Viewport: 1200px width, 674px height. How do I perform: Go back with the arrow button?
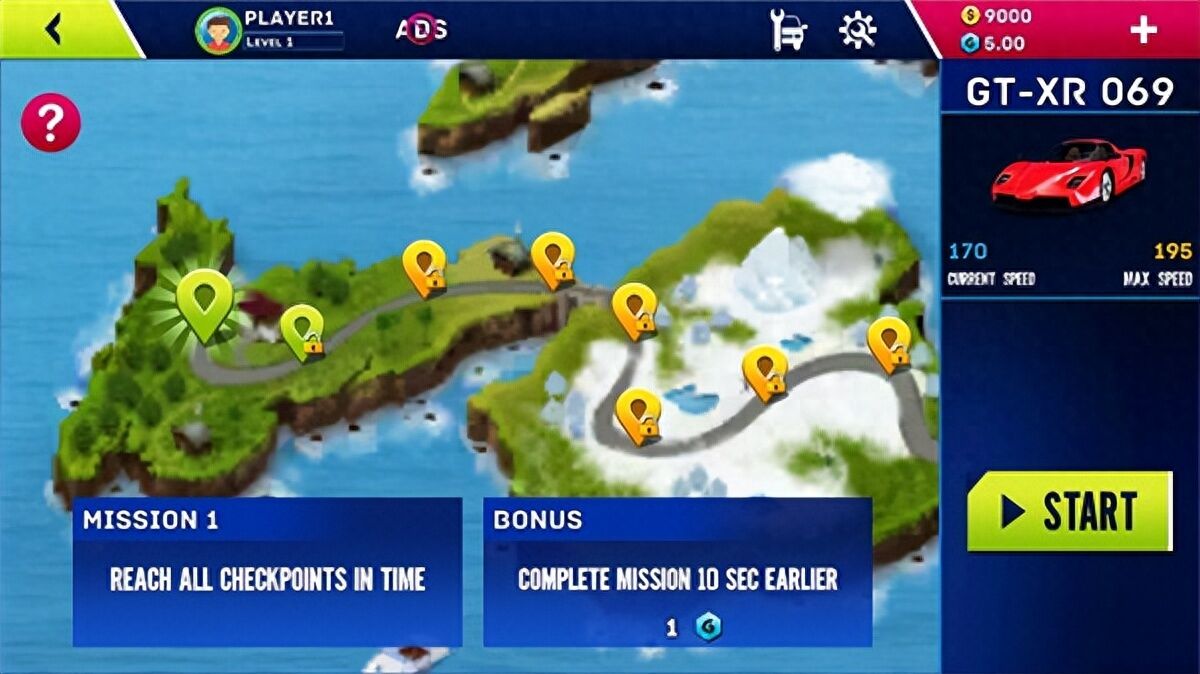54,30
